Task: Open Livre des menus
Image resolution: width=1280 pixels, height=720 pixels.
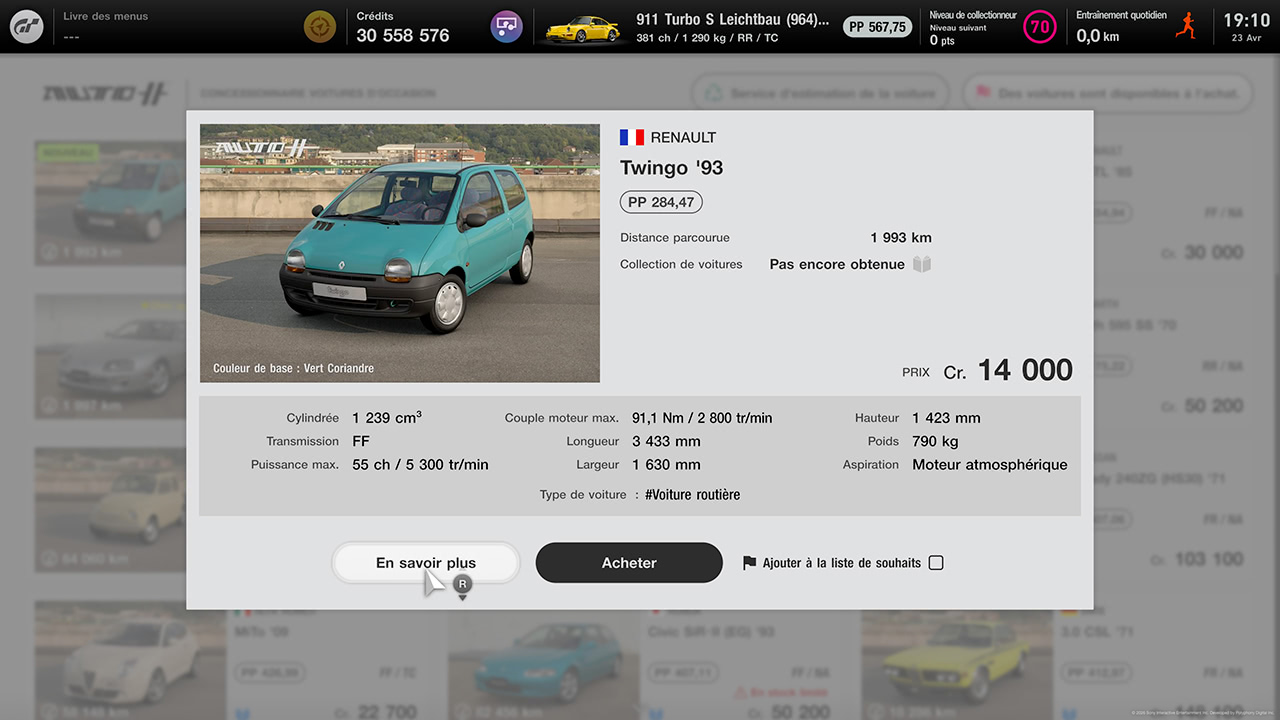Action: (x=103, y=15)
